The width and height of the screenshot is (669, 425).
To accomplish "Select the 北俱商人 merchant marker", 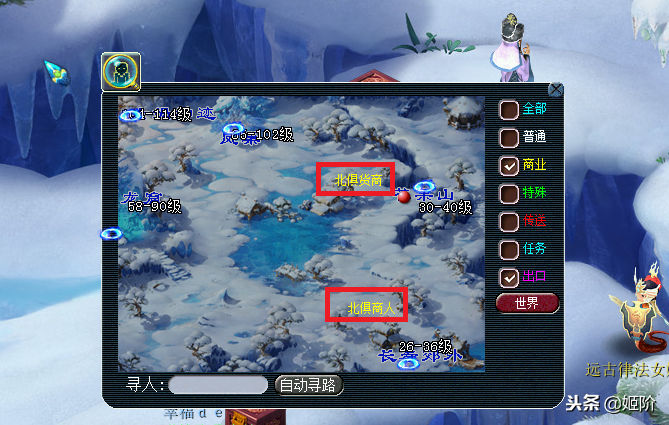I will pos(368,305).
